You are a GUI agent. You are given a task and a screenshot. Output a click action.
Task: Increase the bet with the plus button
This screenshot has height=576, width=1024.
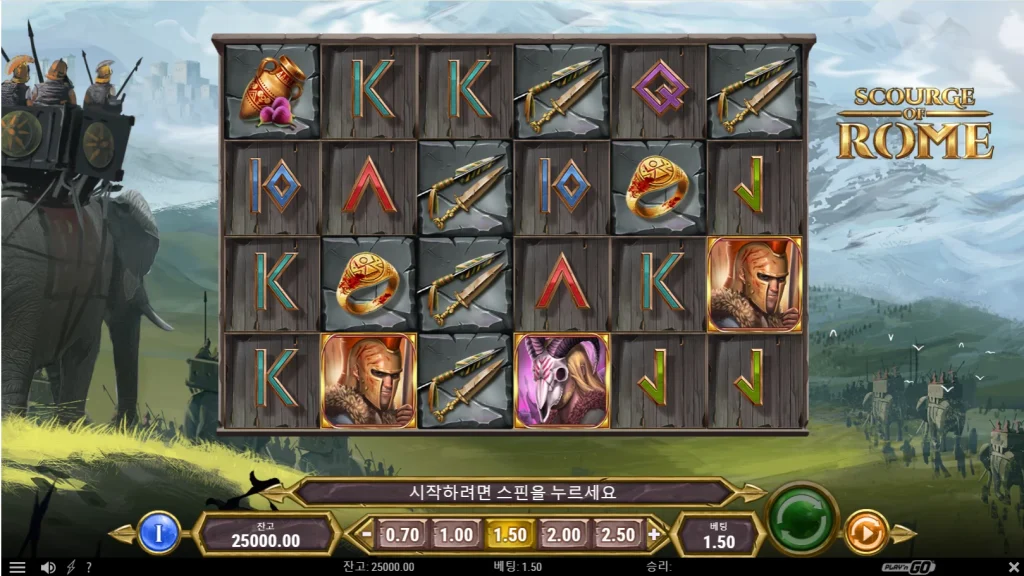coord(654,534)
